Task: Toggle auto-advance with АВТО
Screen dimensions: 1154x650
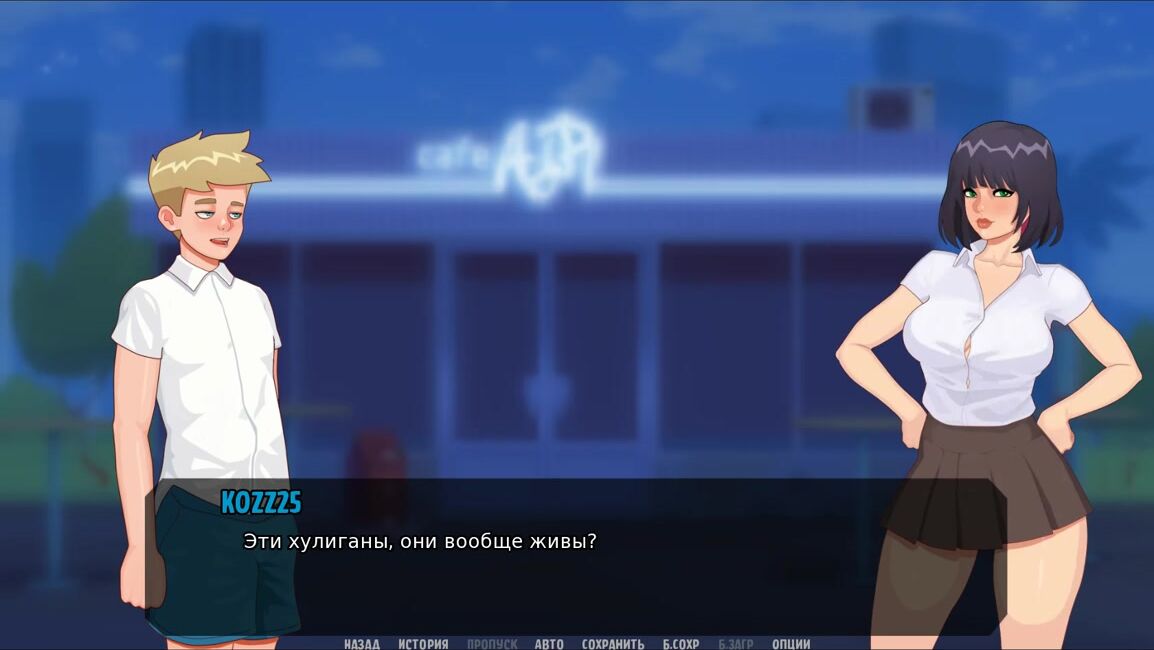Action: pos(549,644)
